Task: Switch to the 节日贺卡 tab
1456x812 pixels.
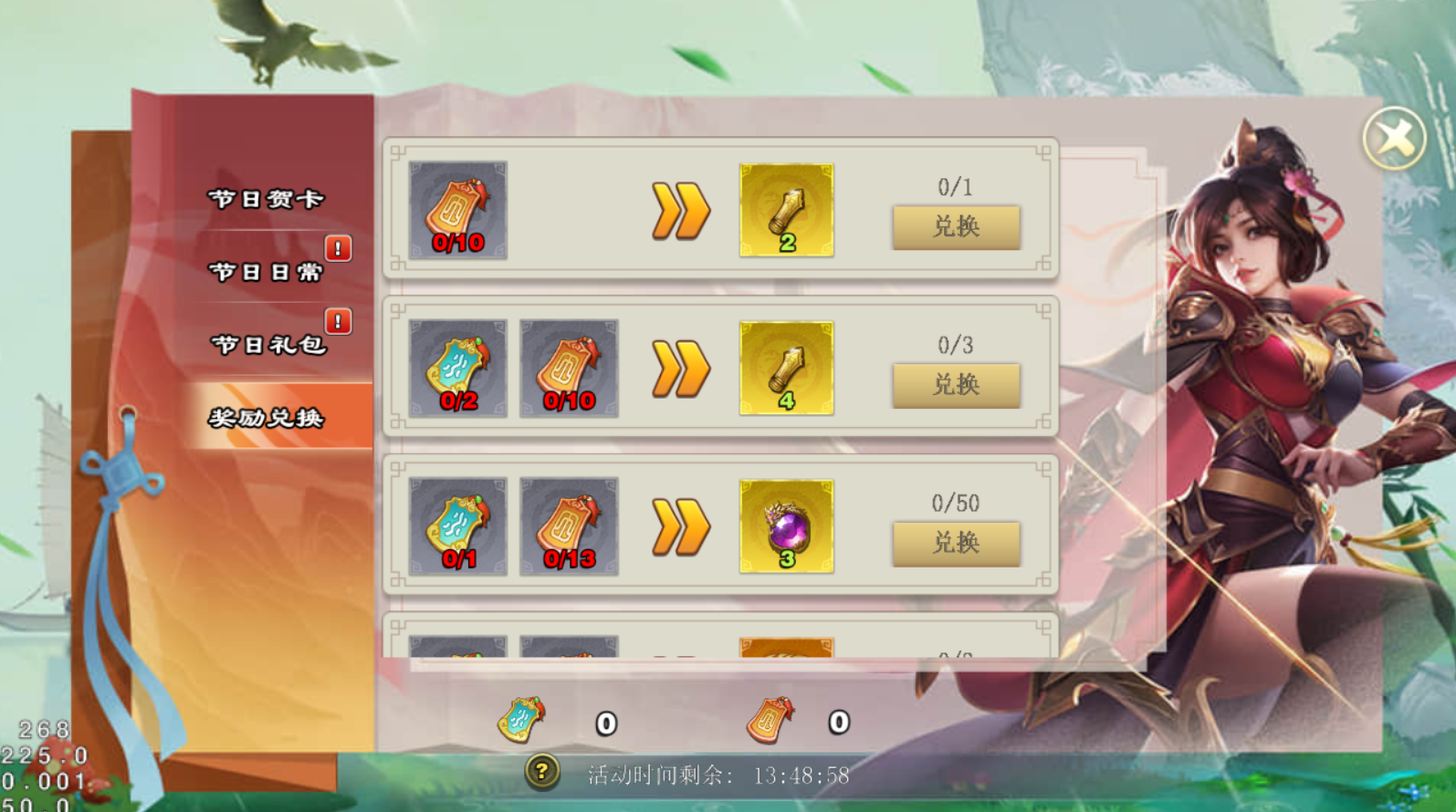Action: [266, 199]
